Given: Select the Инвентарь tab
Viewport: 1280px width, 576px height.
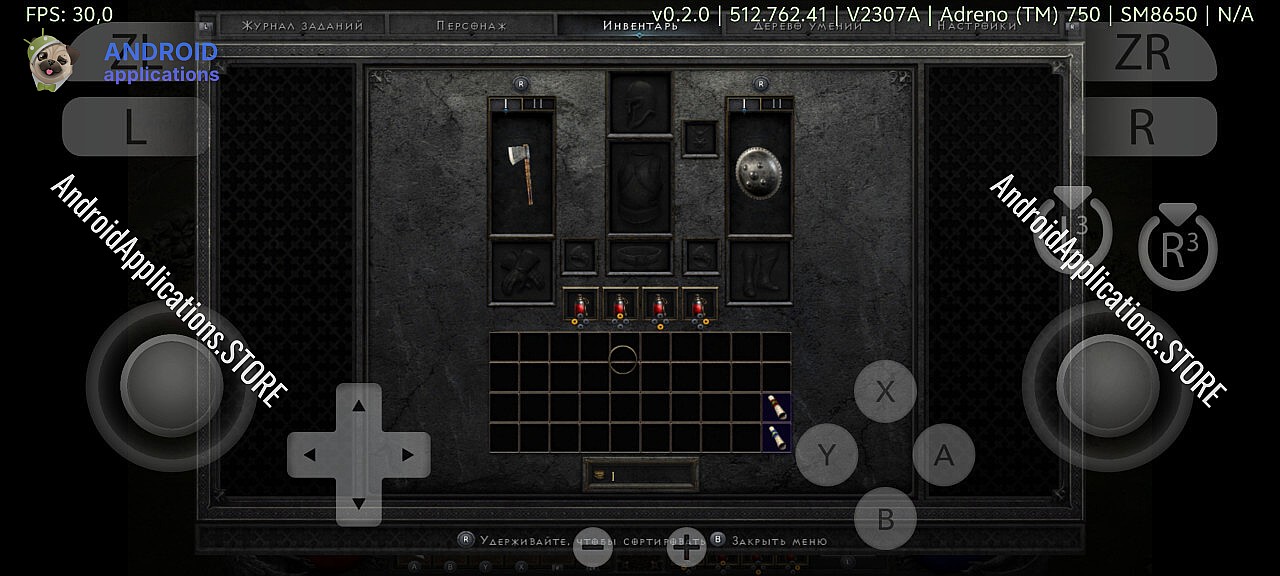Looking at the screenshot, I should click(x=640, y=26).
